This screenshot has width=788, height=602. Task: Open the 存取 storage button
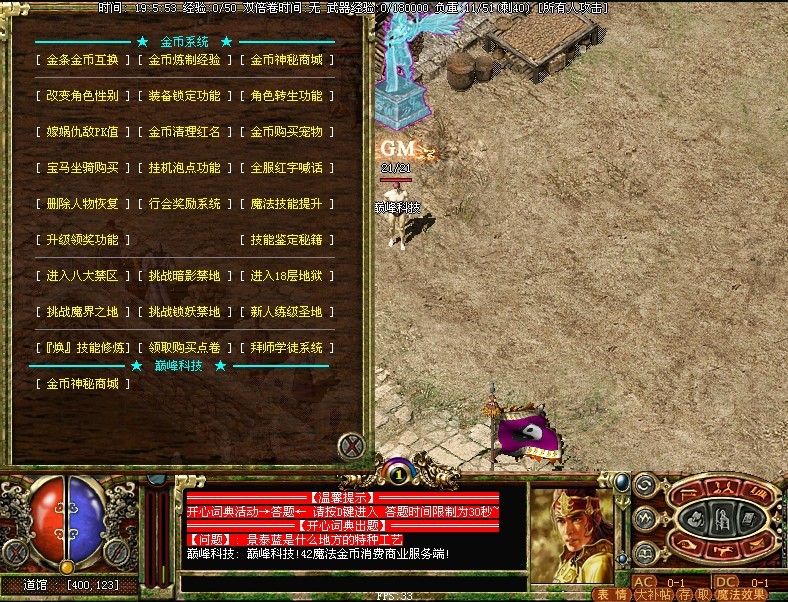(x=692, y=594)
